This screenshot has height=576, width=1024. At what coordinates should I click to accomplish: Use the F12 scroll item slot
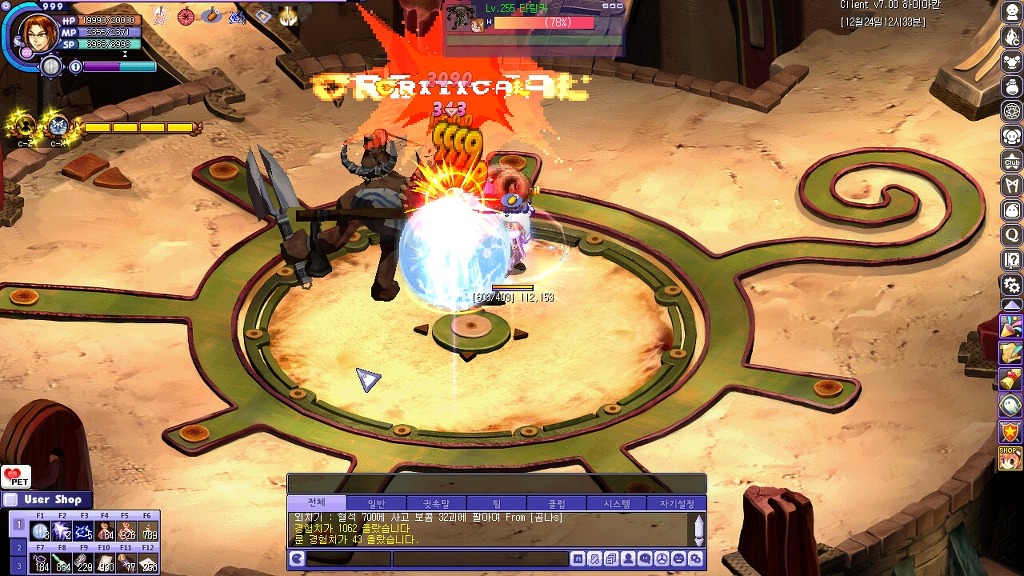[148, 563]
